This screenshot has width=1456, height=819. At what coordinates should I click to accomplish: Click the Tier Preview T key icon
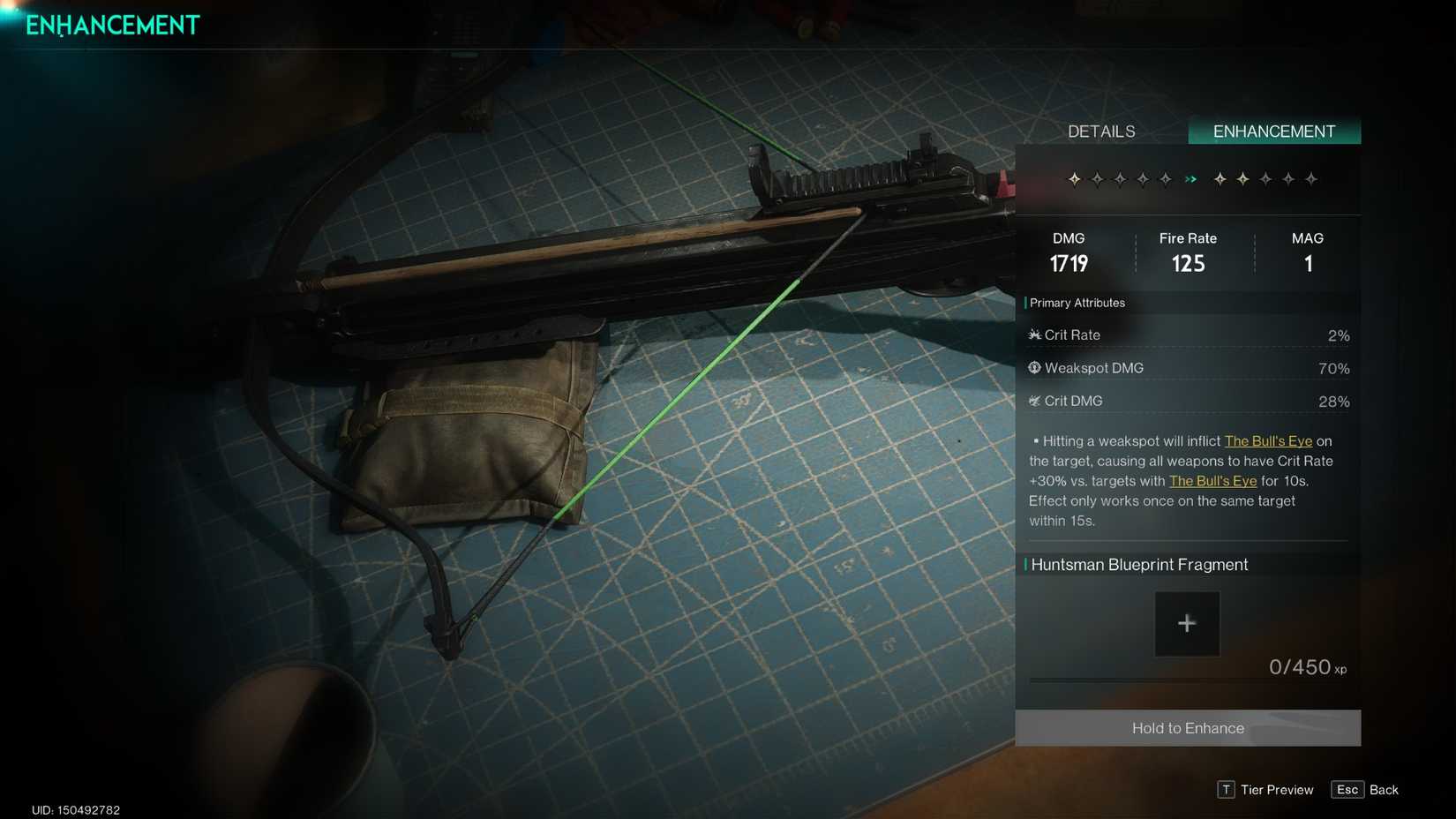(1226, 790)
